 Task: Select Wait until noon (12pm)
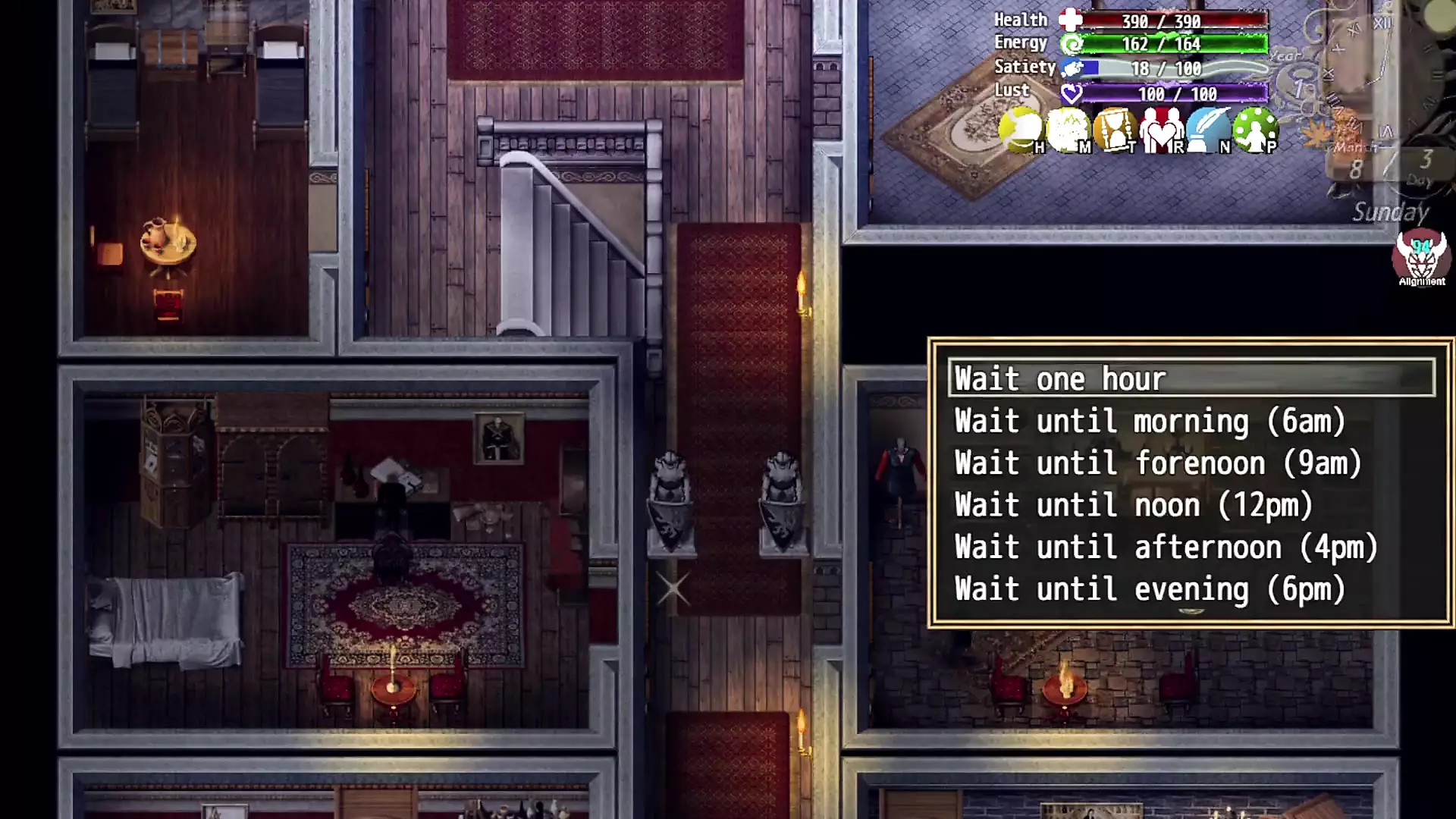pyautogui.click(x=1133, y=505)
